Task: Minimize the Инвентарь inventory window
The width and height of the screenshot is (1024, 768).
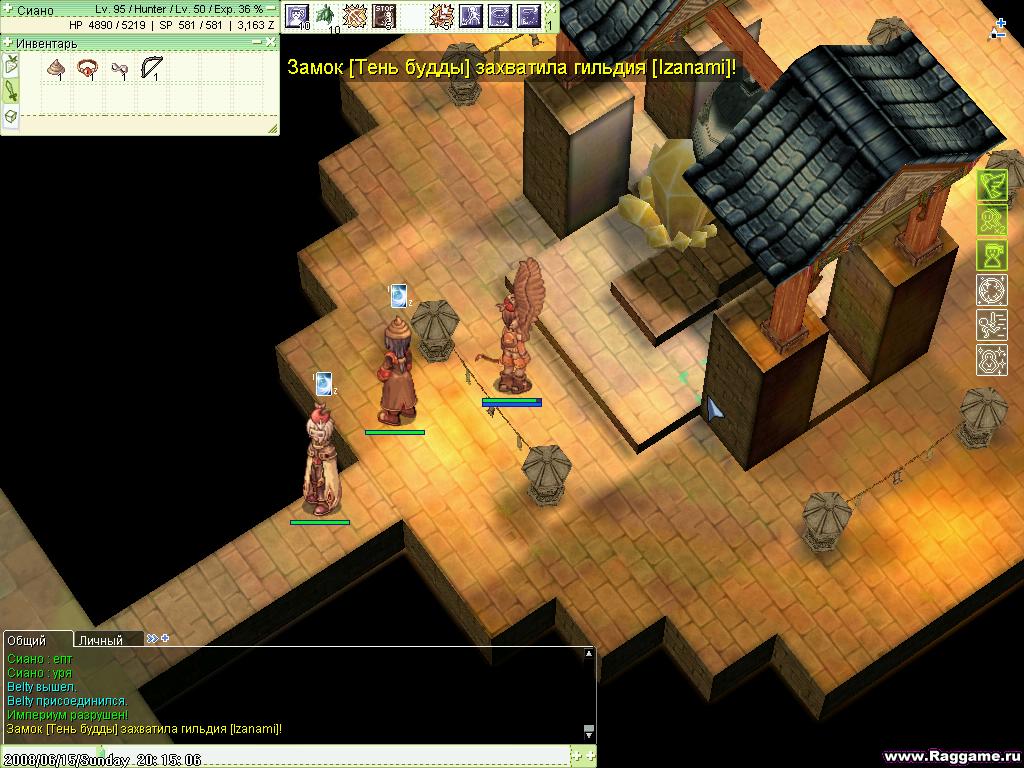Action: tap(258, 43)
